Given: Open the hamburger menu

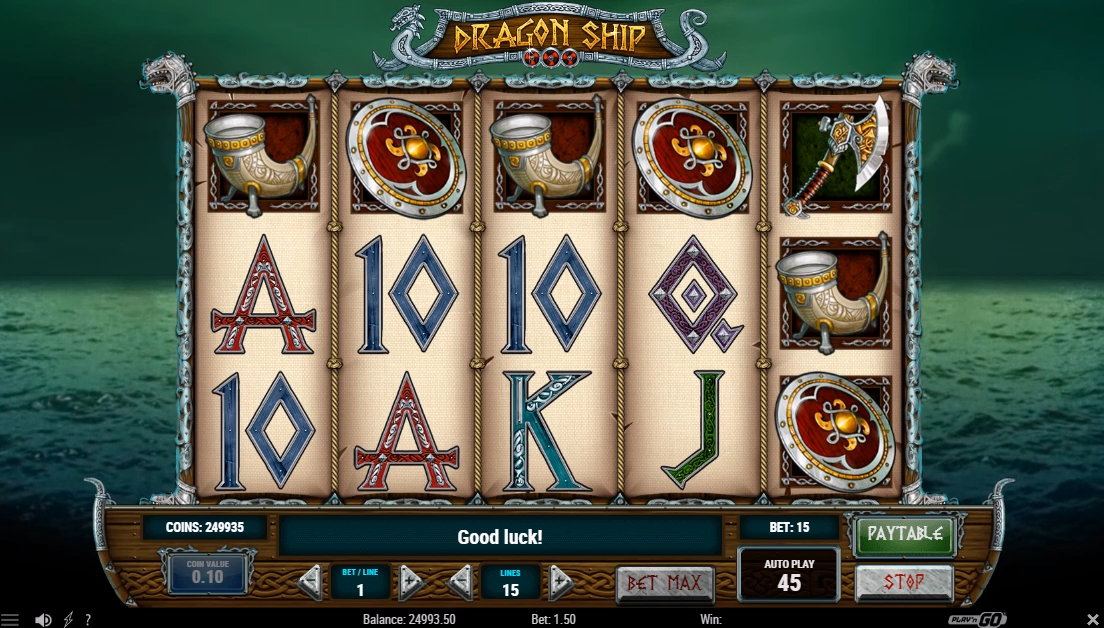Looking at the screenshot, I should coord(10,620).
